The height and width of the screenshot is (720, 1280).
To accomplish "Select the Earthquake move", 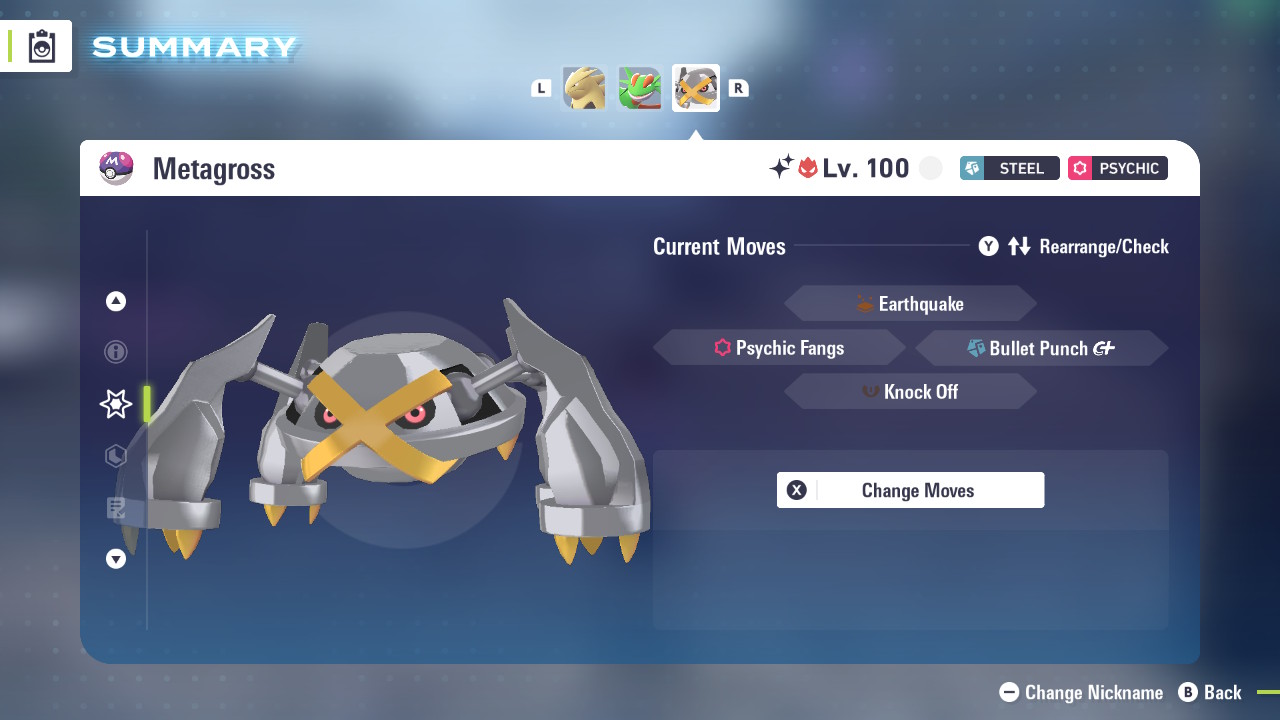I will [x=910, y=303].
